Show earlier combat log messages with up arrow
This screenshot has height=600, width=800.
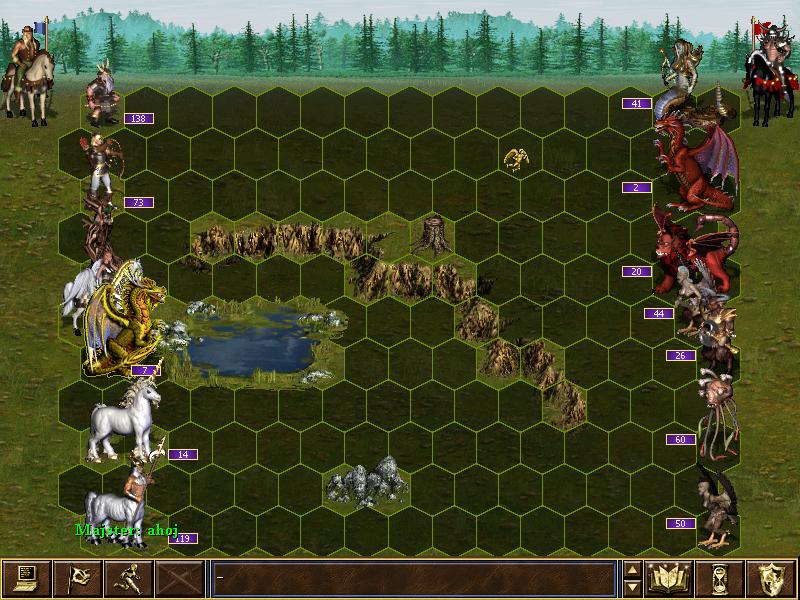pyautogui.click(x=632, y=569)
